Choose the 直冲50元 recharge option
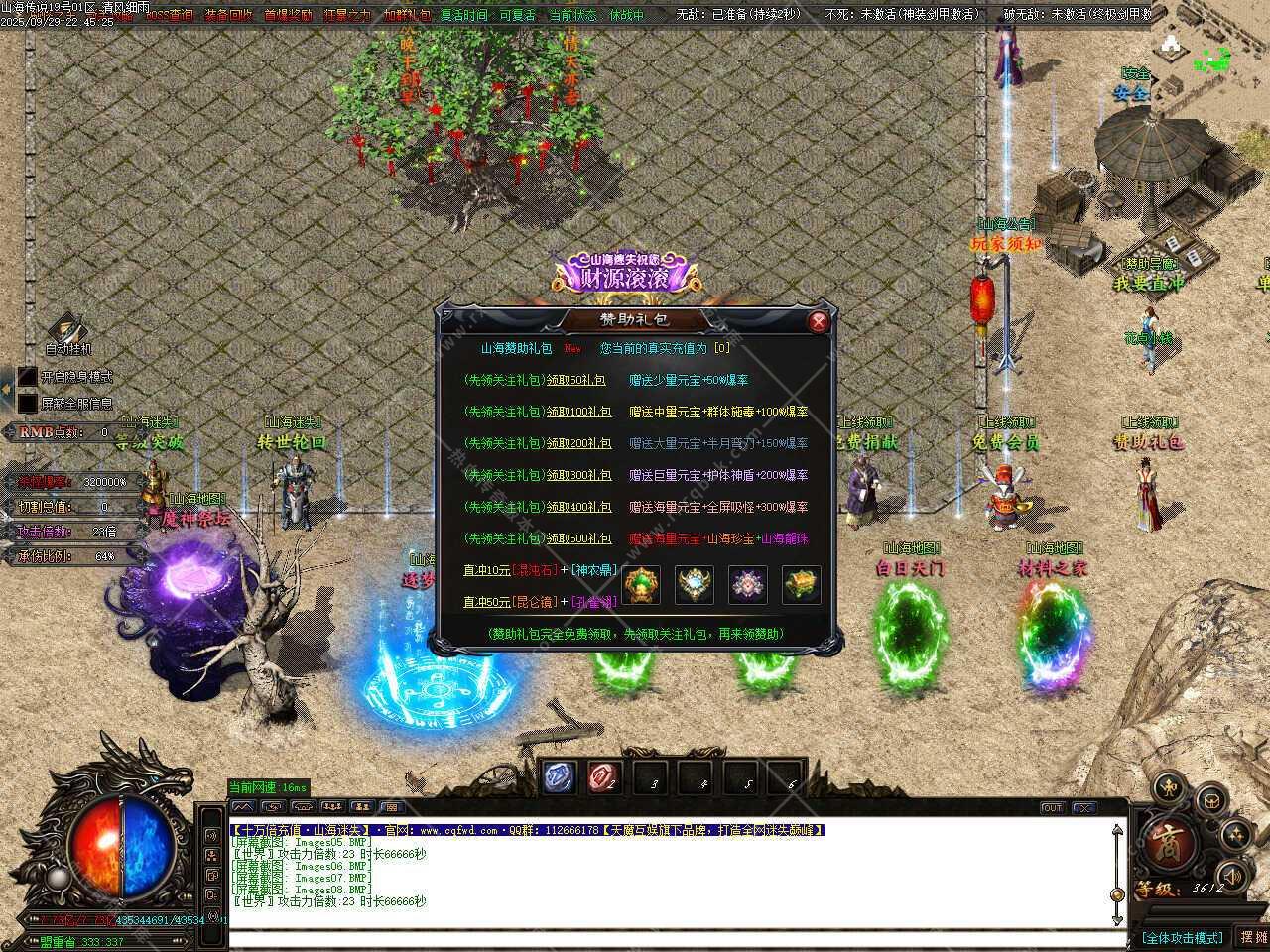 click(x=486, y=602)
